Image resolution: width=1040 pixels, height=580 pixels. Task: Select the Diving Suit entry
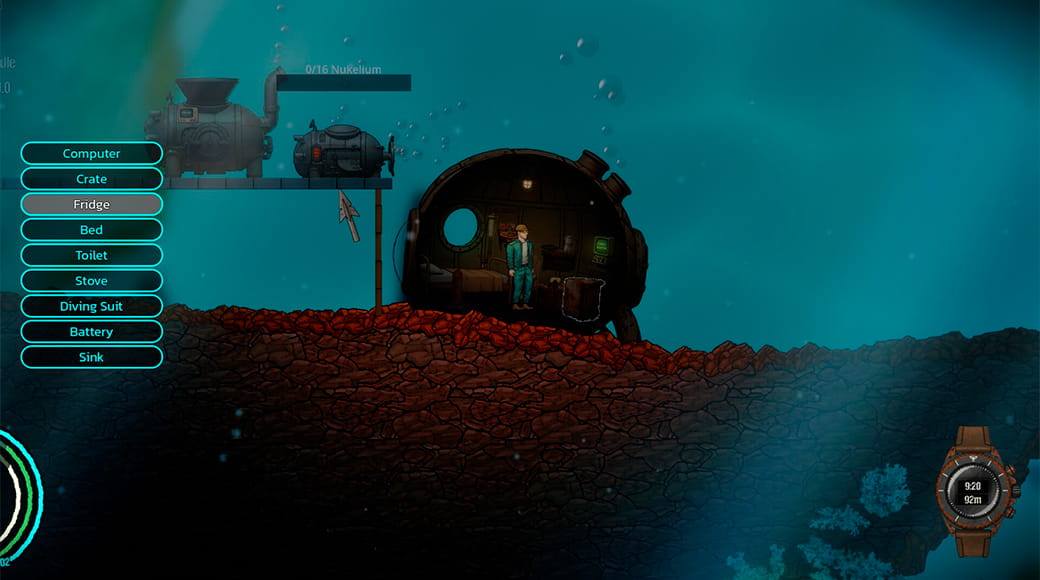91,306
